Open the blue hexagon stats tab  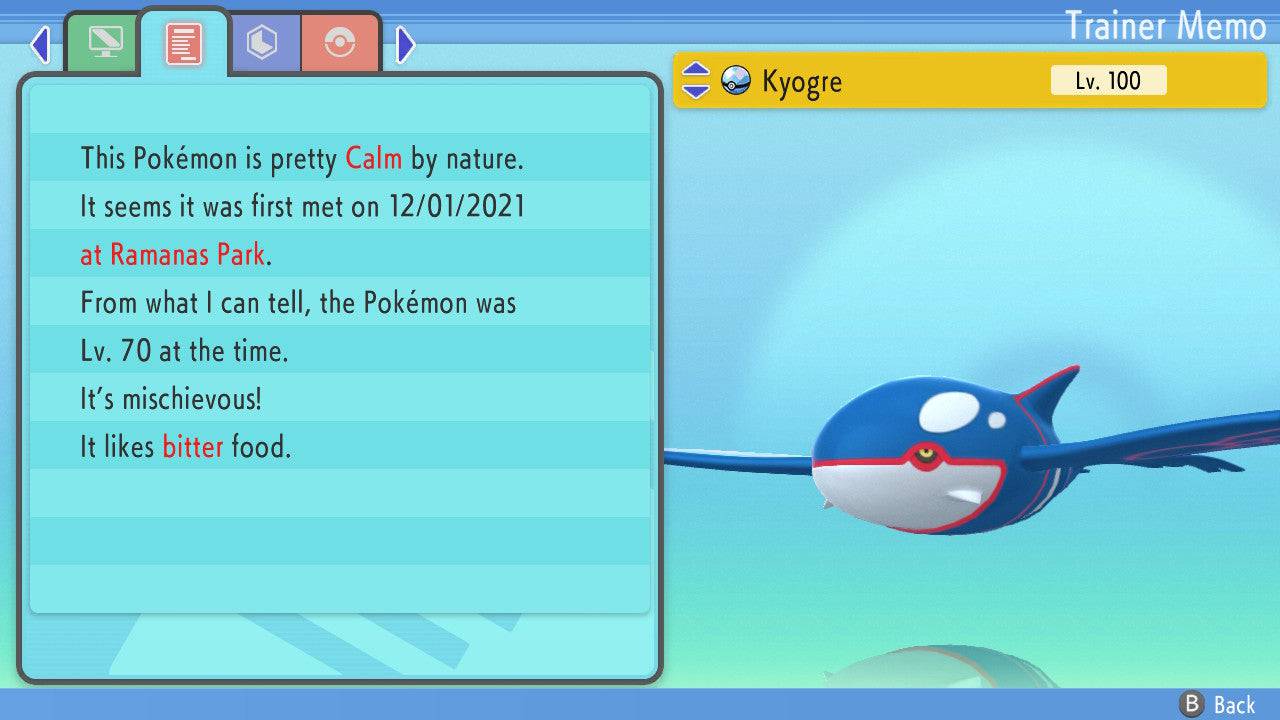coord(263,43)
